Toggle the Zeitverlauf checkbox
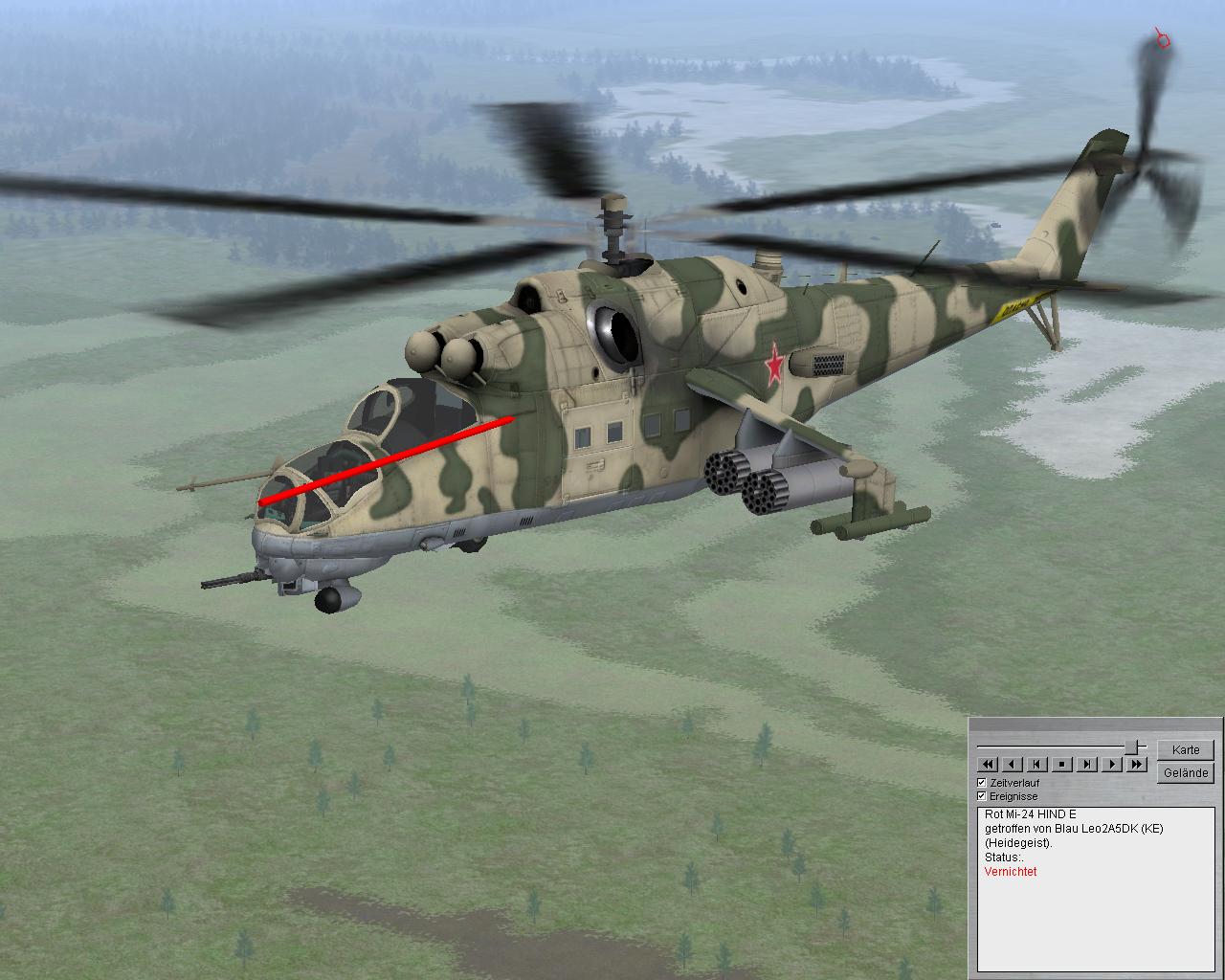 click(982, 783)
